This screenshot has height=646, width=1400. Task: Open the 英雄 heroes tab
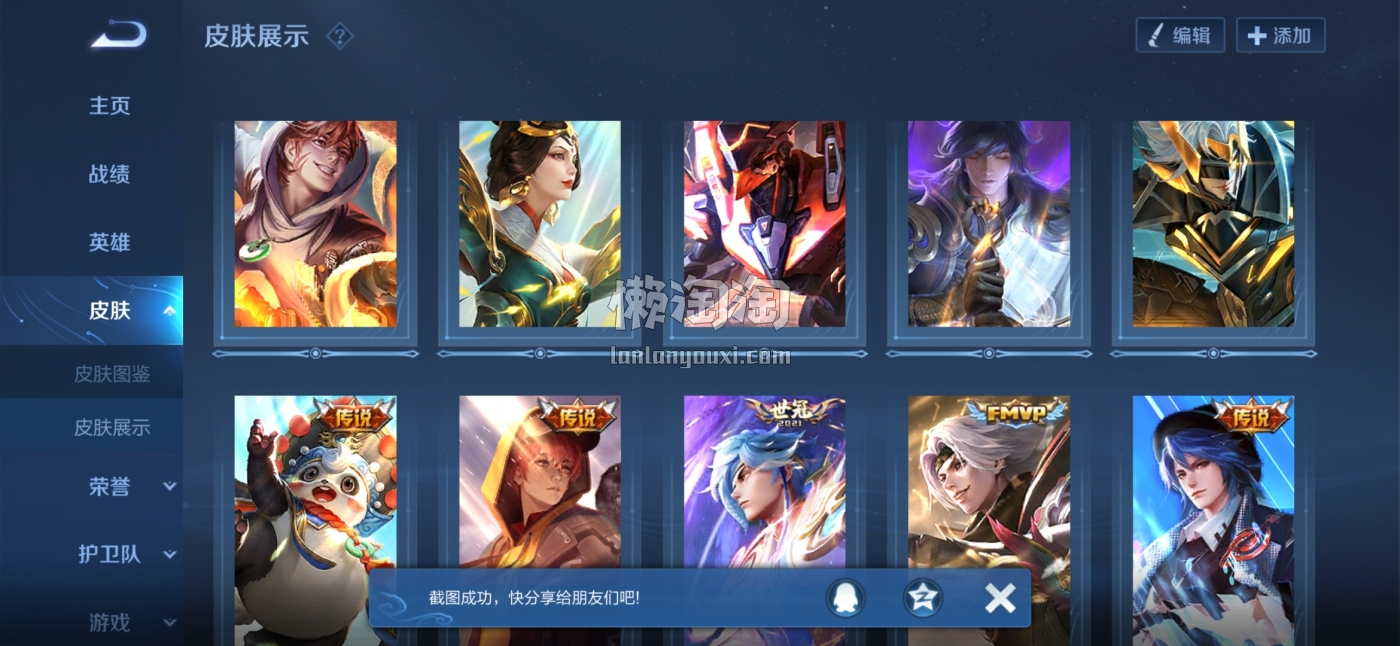coord(110,242)
